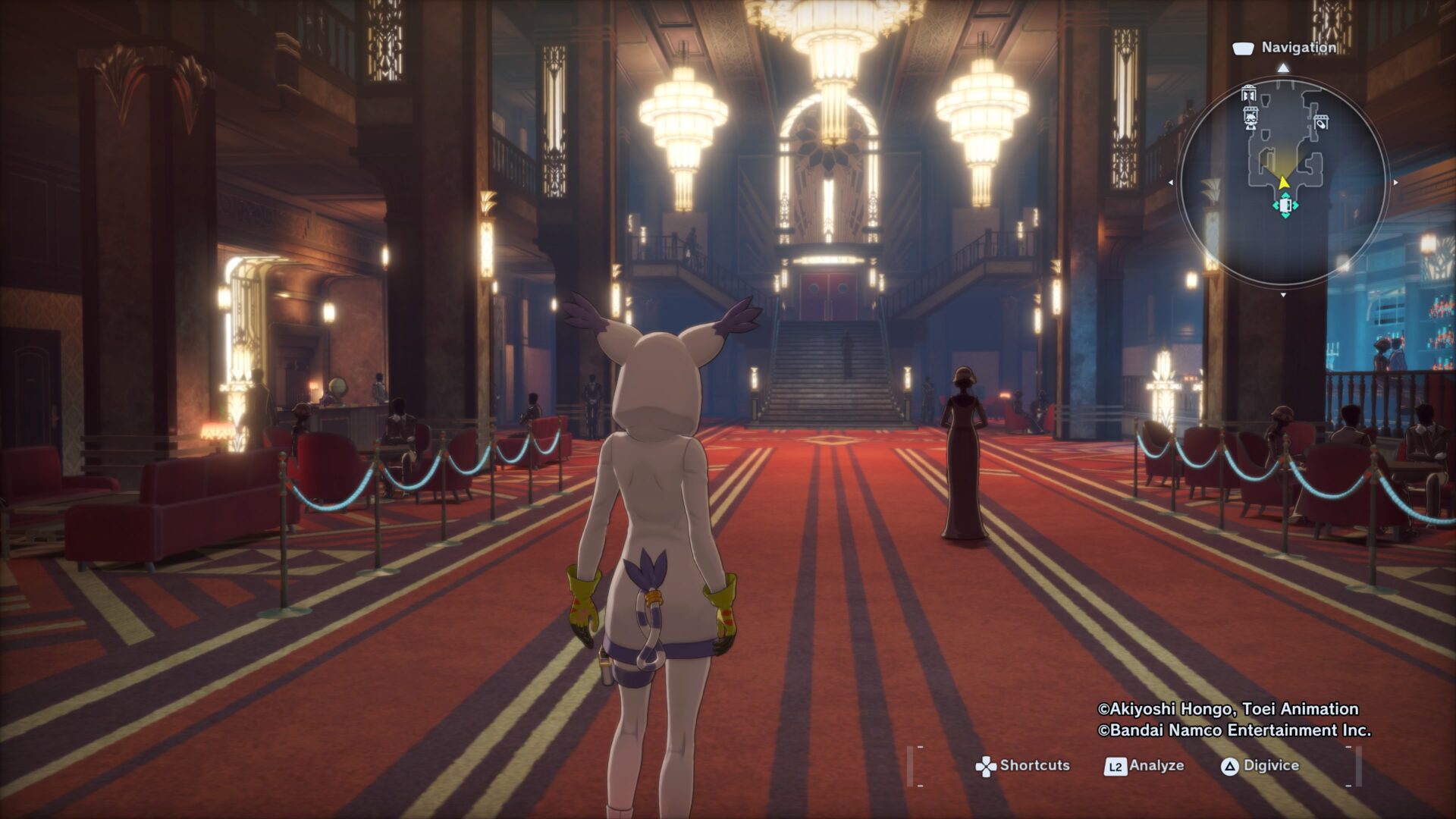Open the Digivice menu
This screenshot has width=1456, height=819.
click(x=1260, y=766)
